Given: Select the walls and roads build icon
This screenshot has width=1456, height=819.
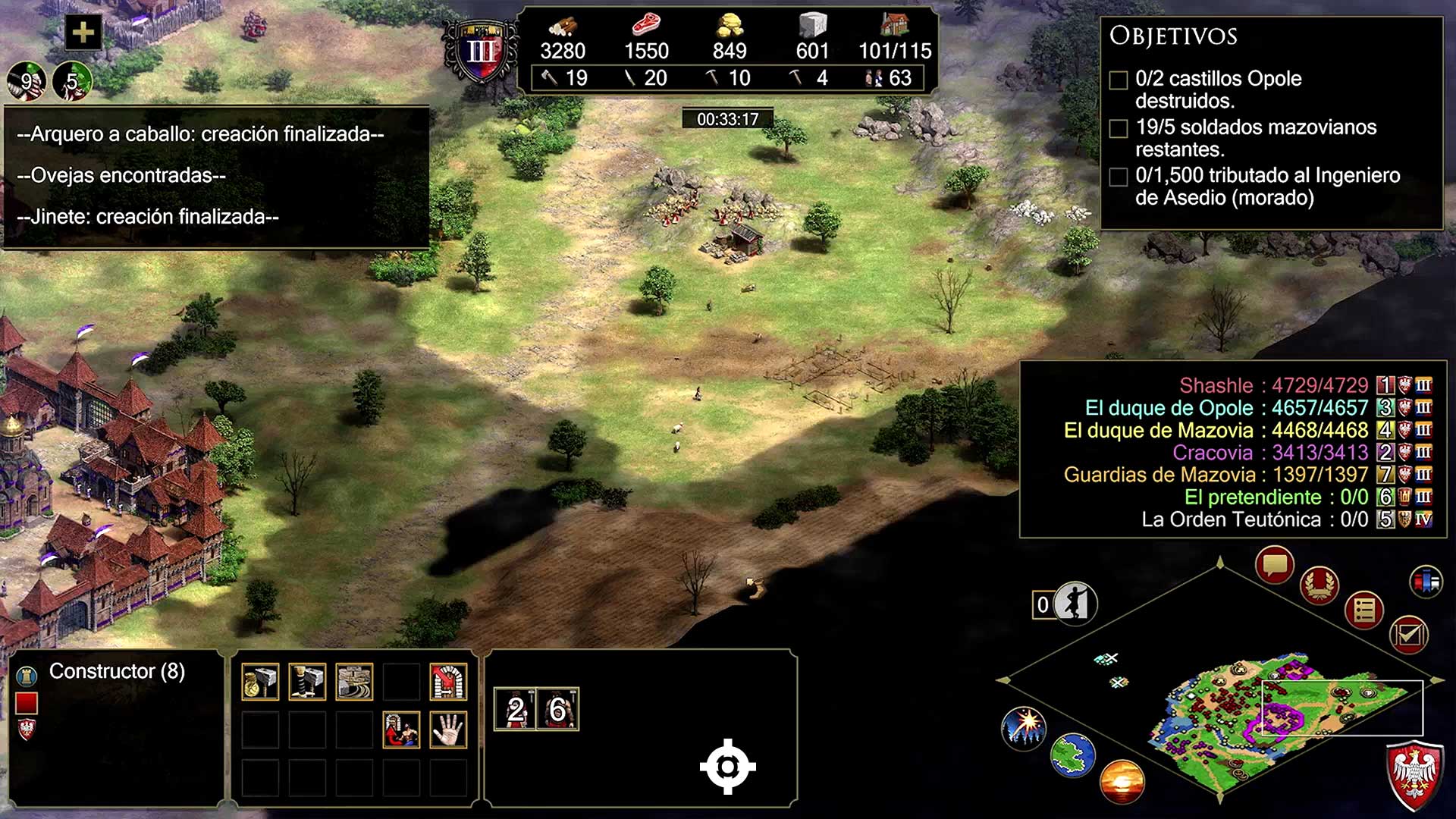Looking at the screenshot, I should (354, 681).
